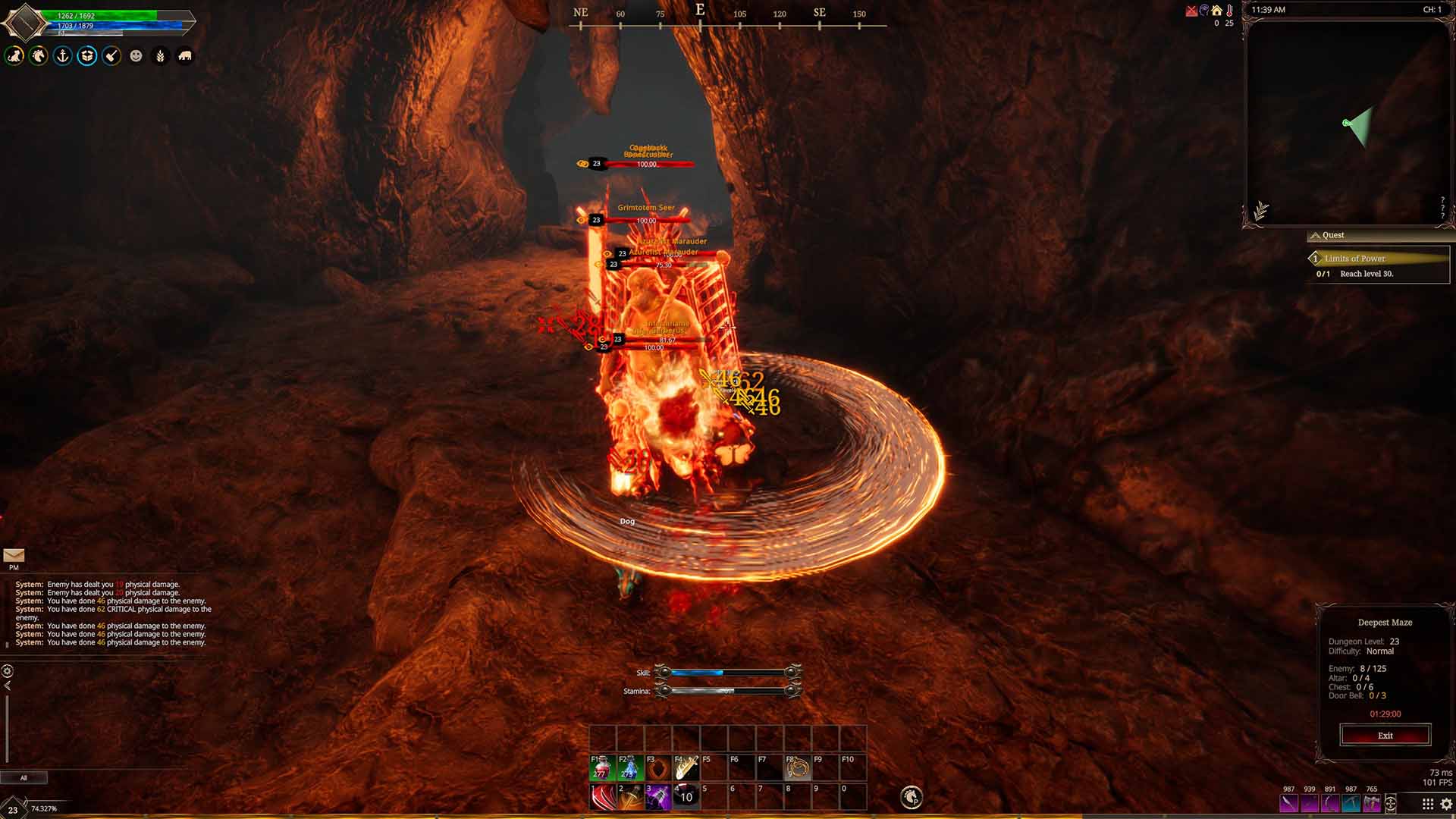Open the hammer crafting icon

[111, 56]
